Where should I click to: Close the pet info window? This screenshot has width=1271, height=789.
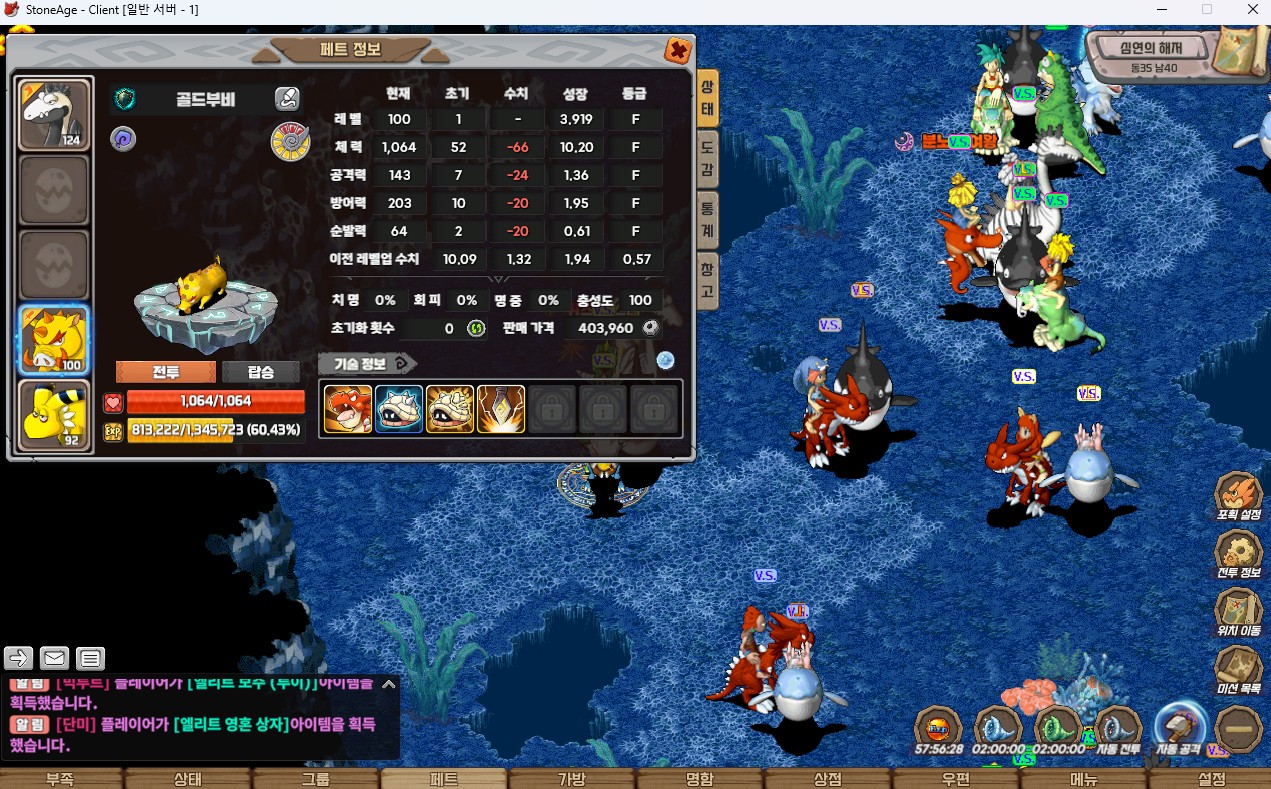(x=677, y=51)
